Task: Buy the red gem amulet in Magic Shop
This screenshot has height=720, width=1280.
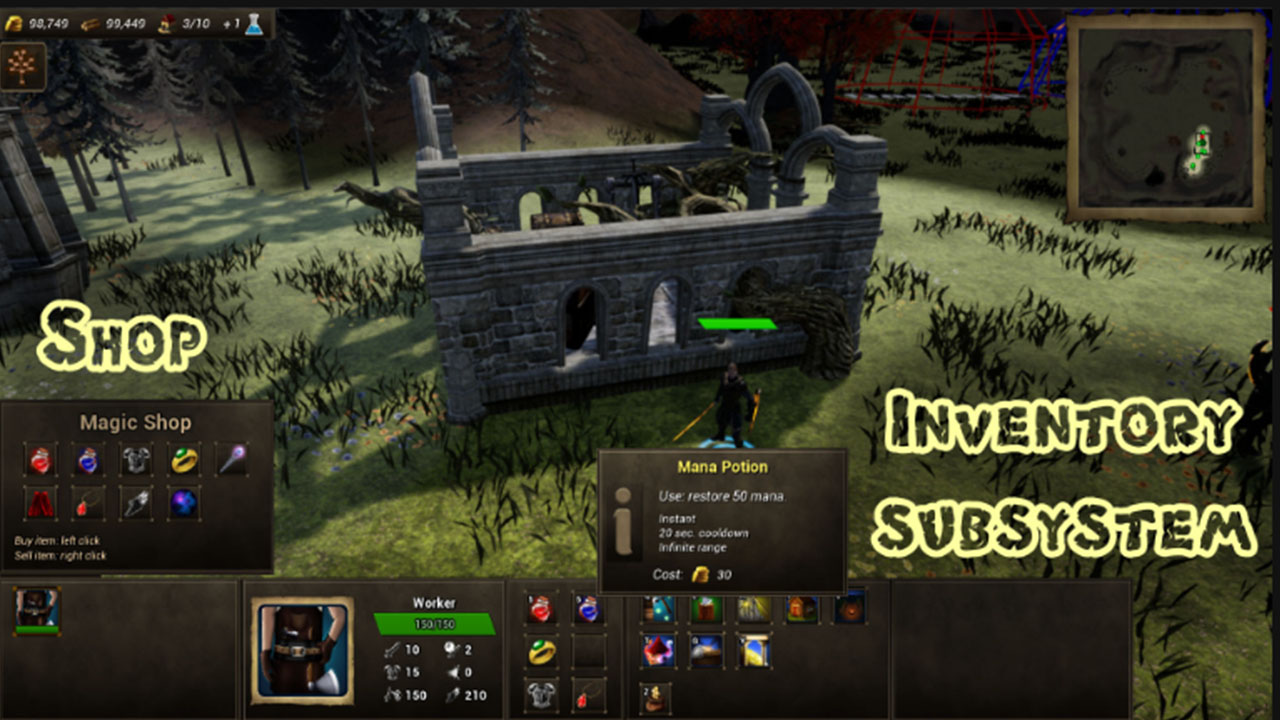Action: pos(88,503)
